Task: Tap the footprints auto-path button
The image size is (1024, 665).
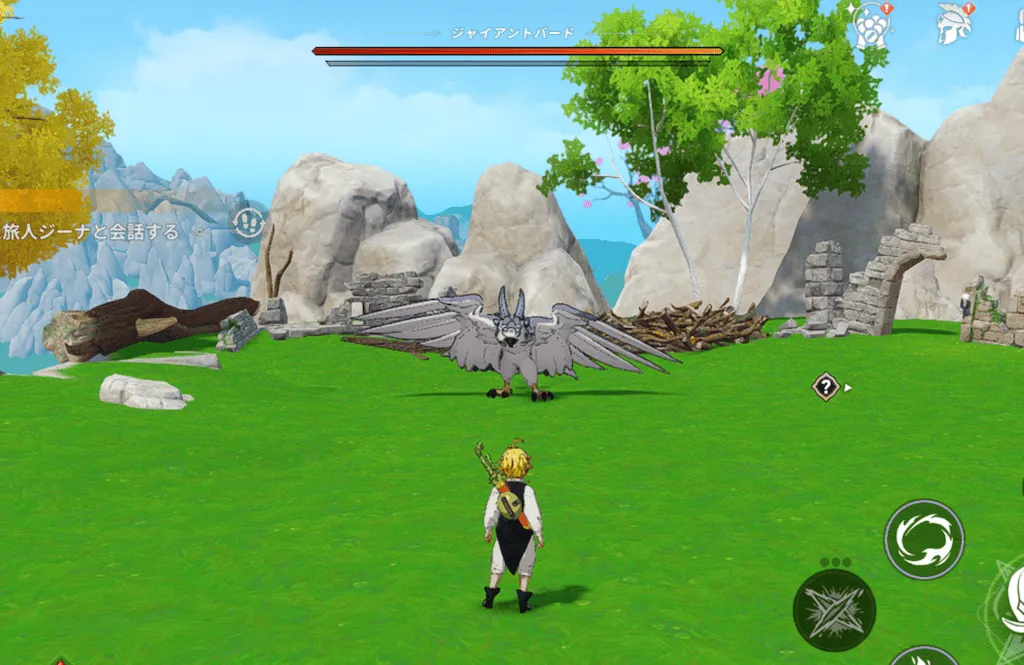Action: coord(248,221)
